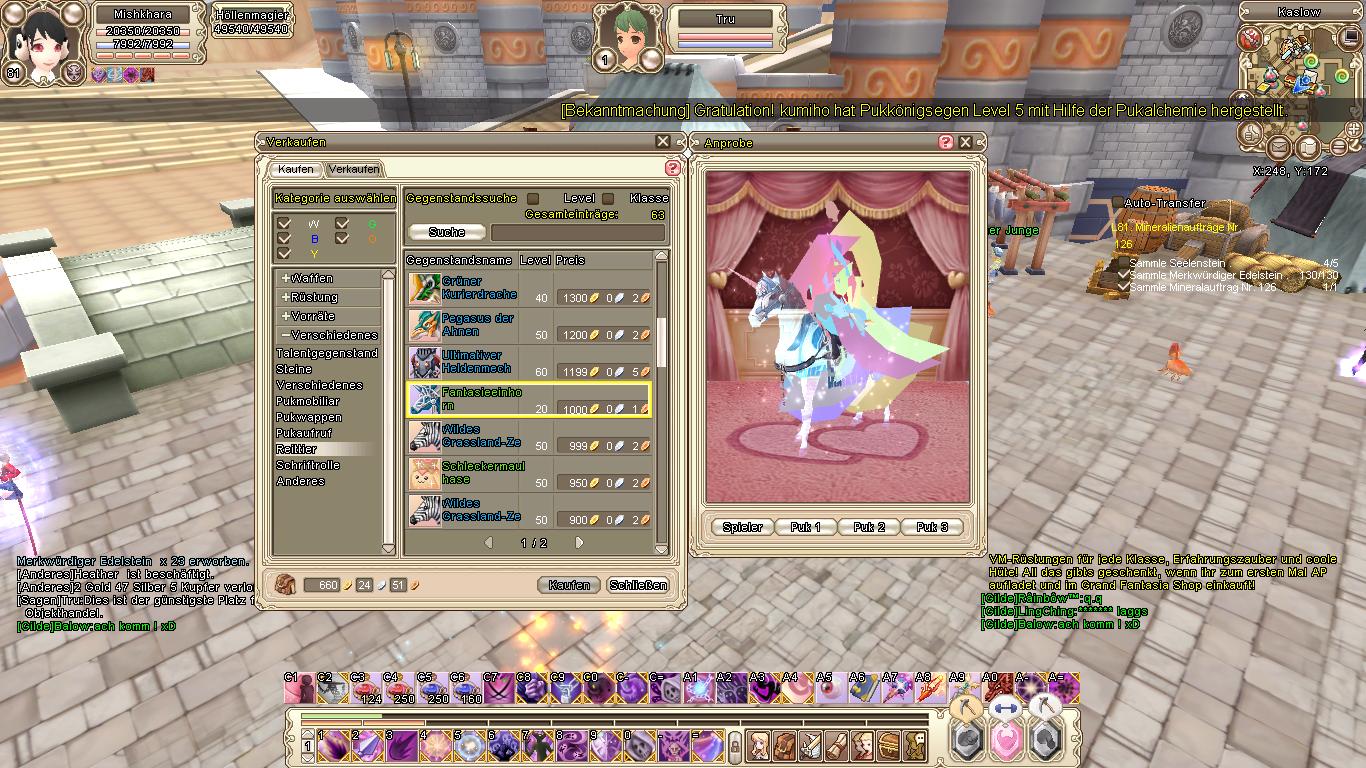Toggle the Level search checkbox

(607, 199)
